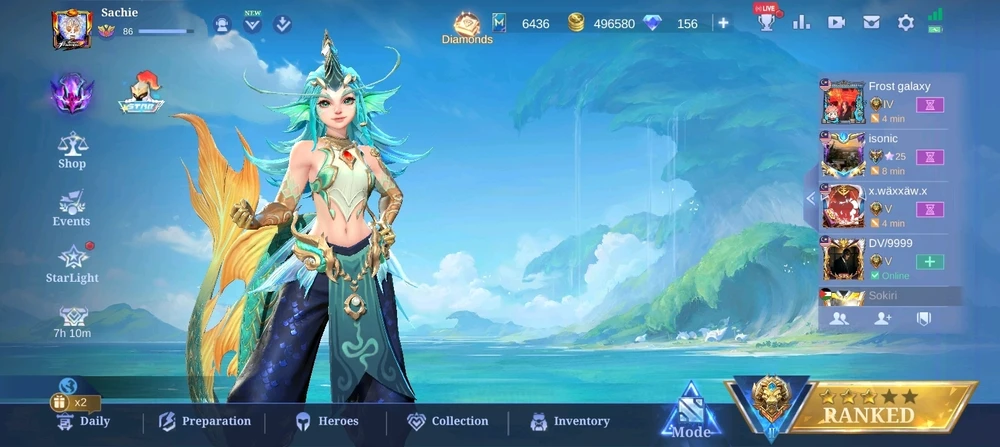Open Sachie's player profile avatar
1000x447 pixels.
(72, 28)
